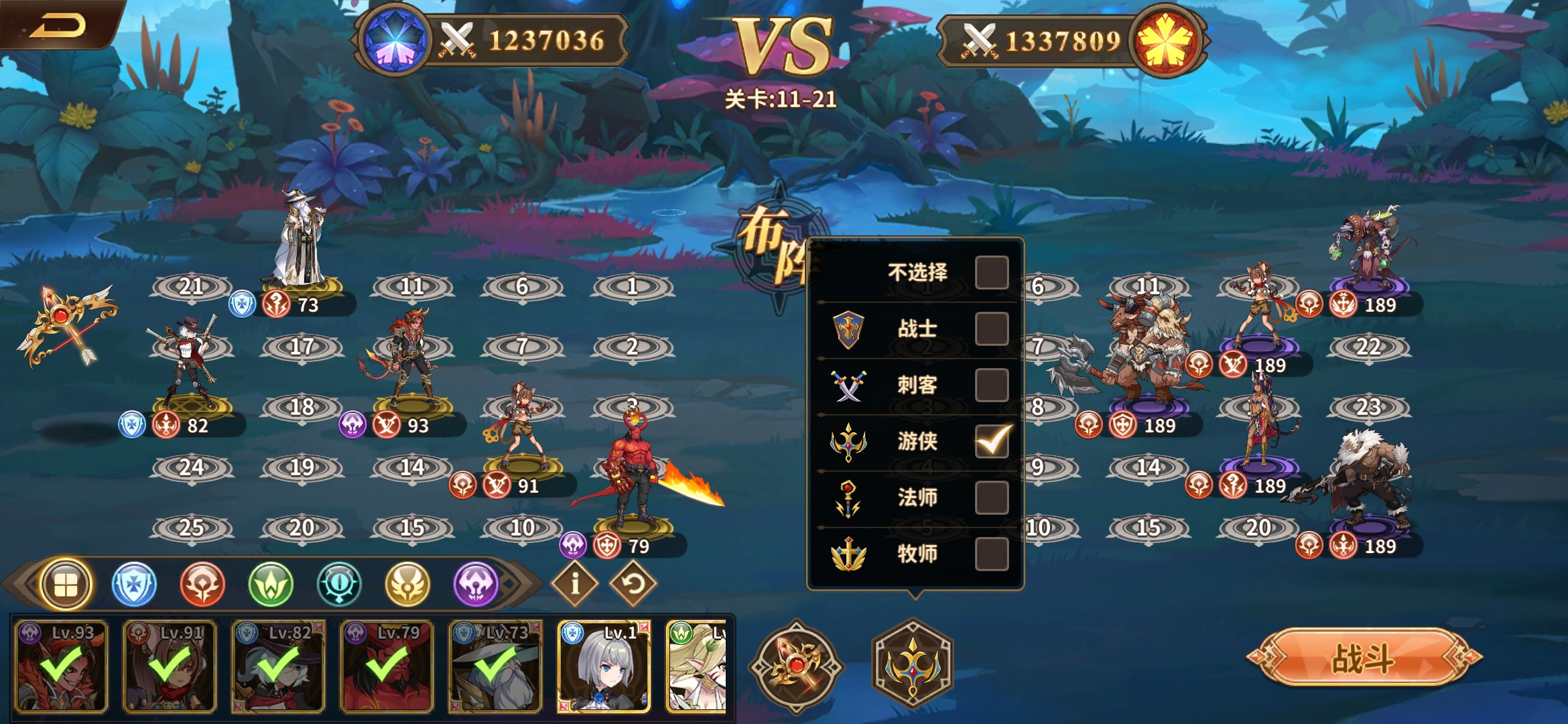
Task: Go back using the return arrow button
Action: [x=59, y=25]
